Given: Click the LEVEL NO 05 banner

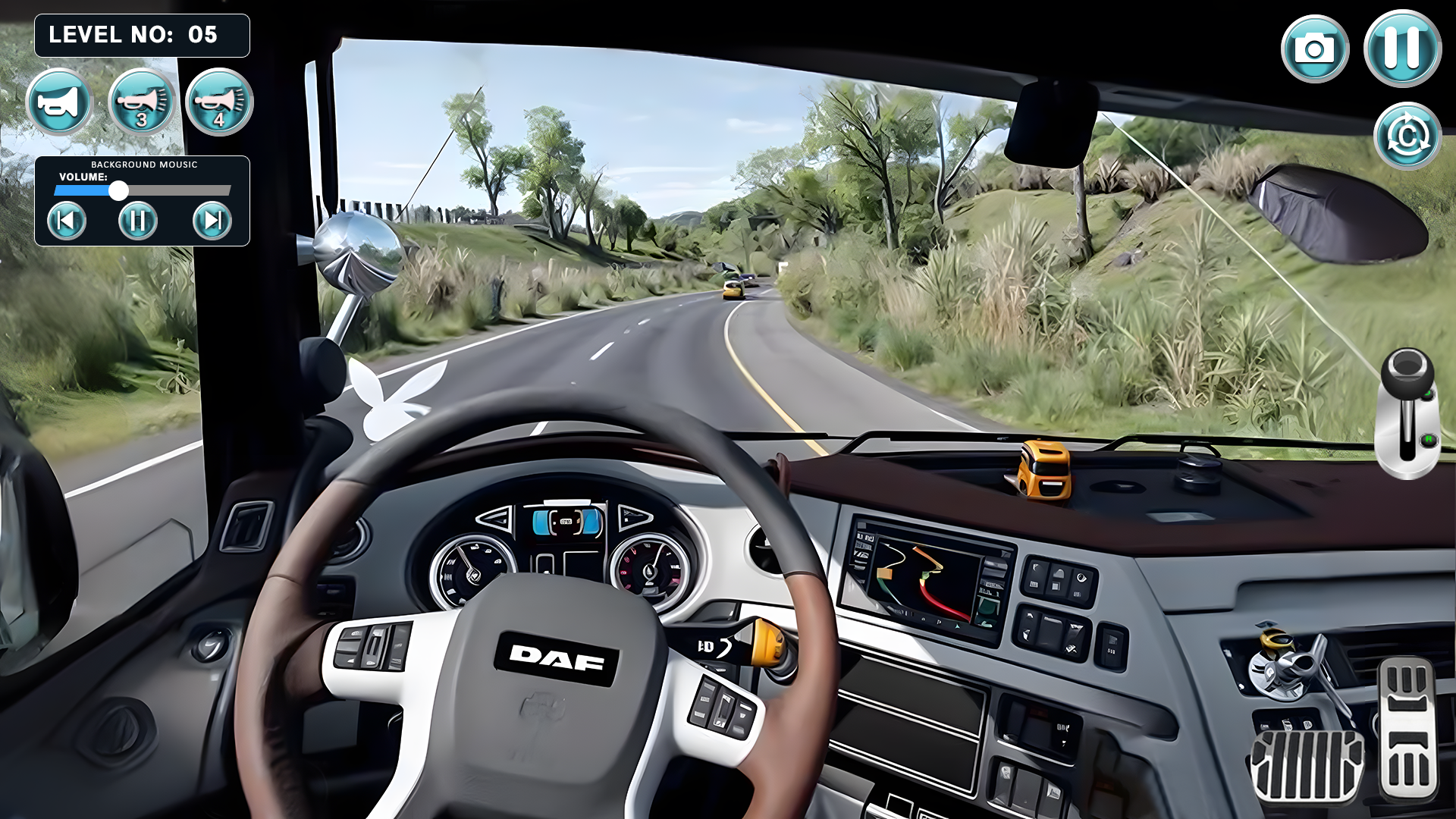Looking at the screenshot, I should [141, 35].
